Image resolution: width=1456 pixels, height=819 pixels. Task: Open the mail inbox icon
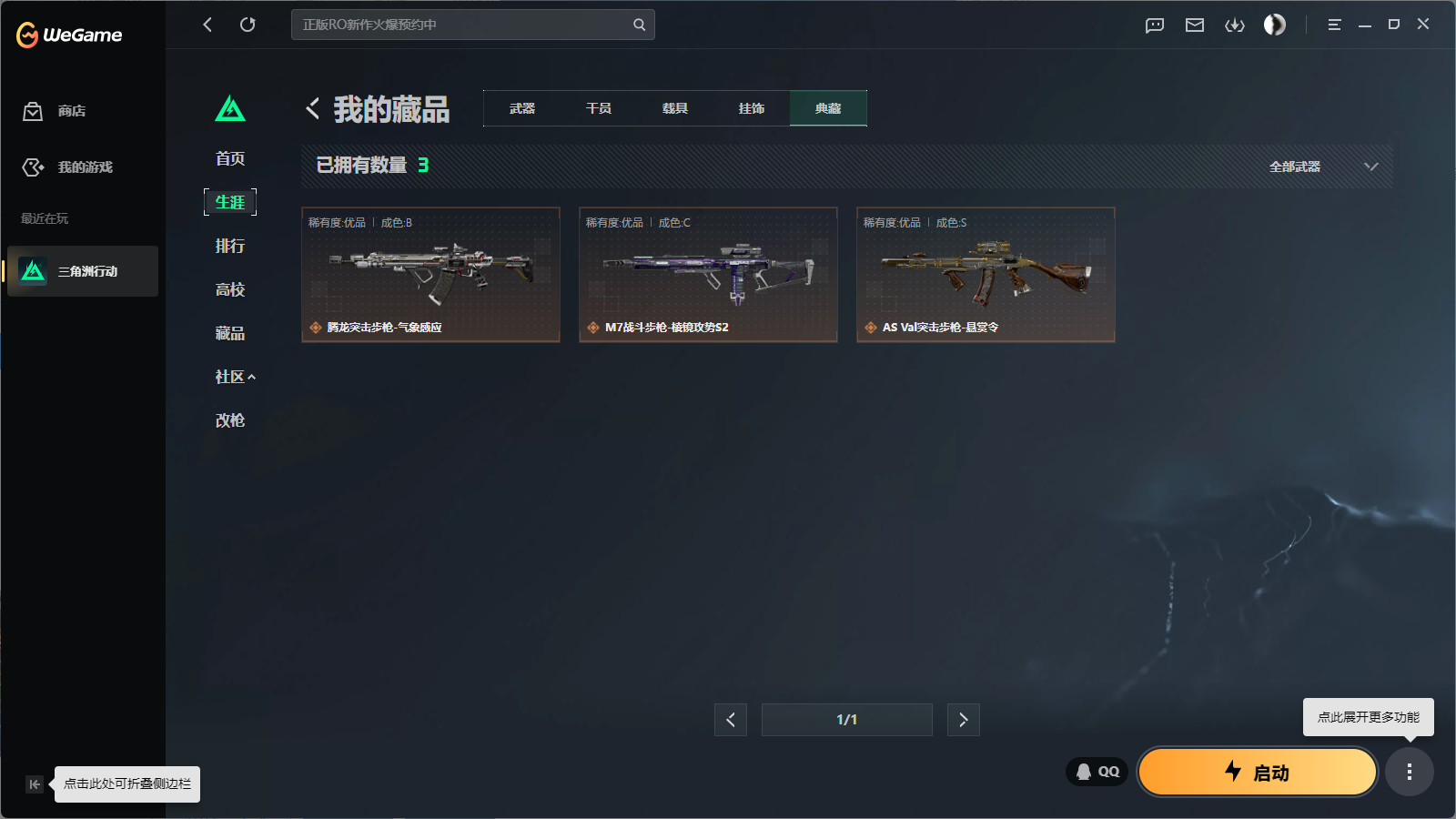(1195, 25)
